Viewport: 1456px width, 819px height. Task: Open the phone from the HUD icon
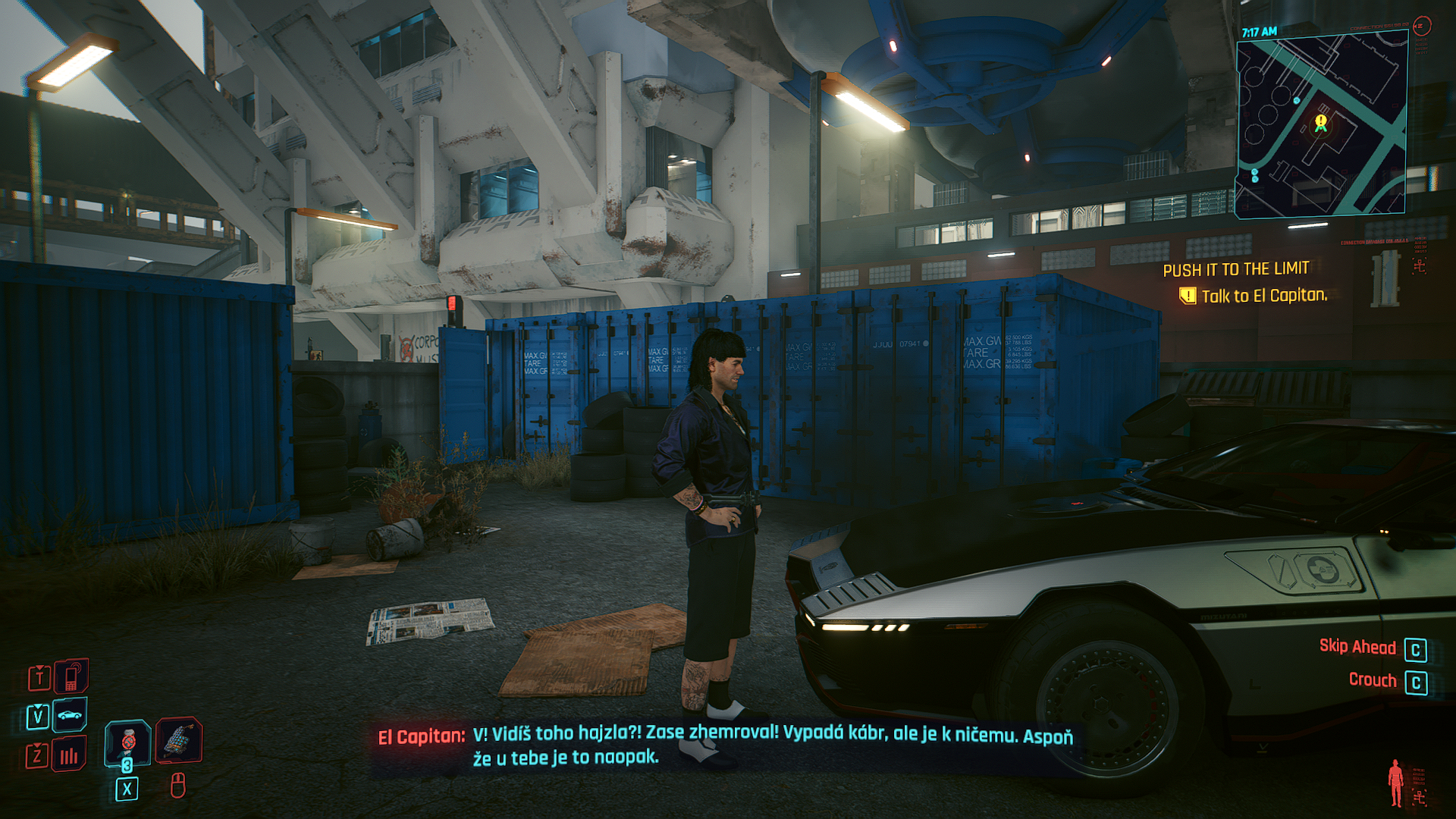(x=71, y=676)
